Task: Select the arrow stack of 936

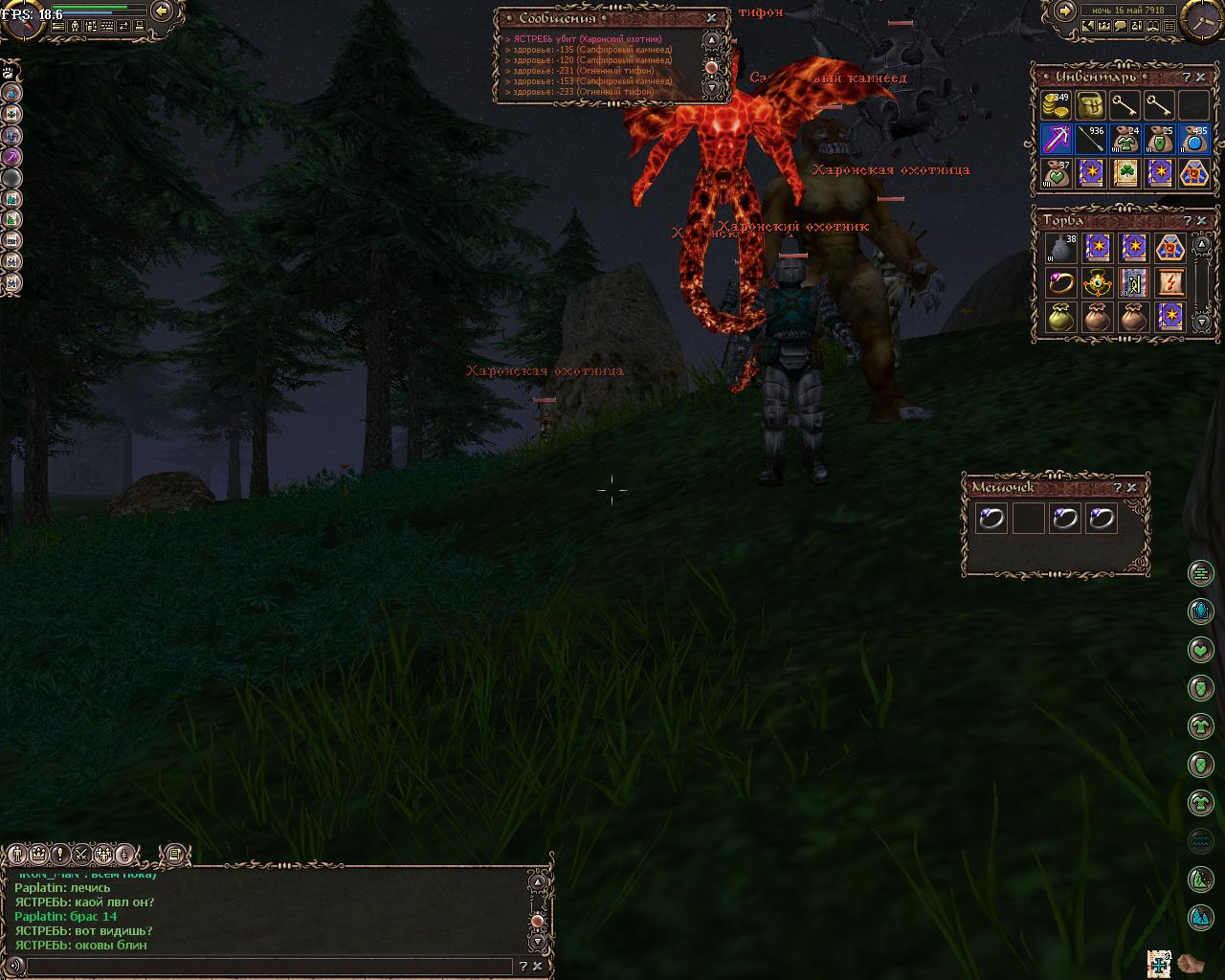Action: [x=1090, y=140]
